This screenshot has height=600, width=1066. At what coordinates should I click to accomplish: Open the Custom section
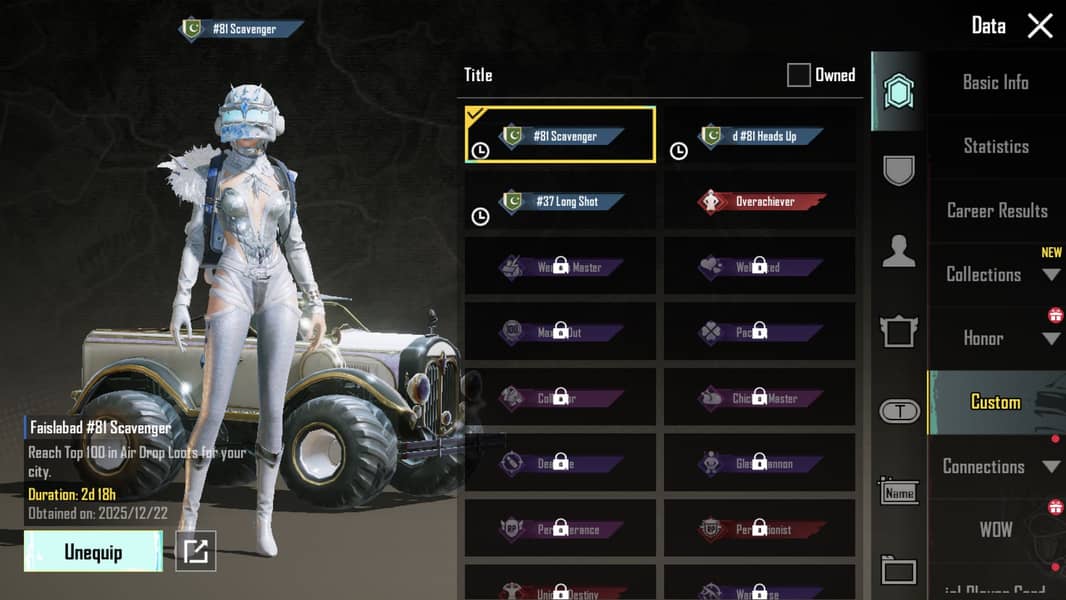[x=995, y=402]
